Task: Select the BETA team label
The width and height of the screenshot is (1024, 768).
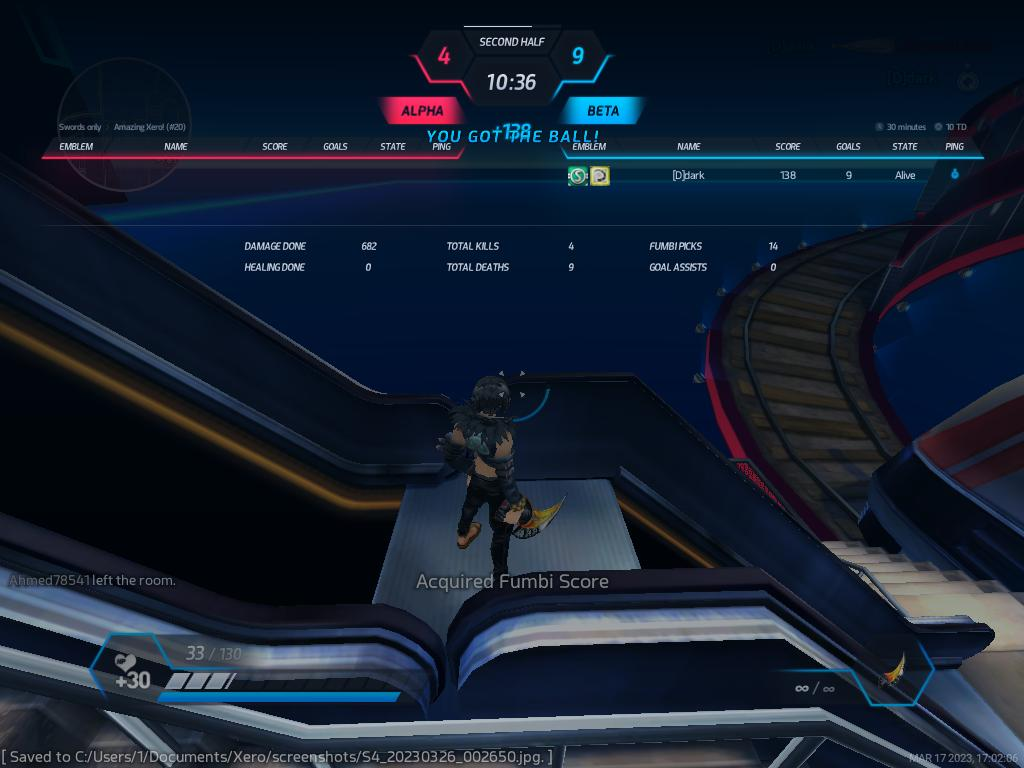Action: [603, 111]
